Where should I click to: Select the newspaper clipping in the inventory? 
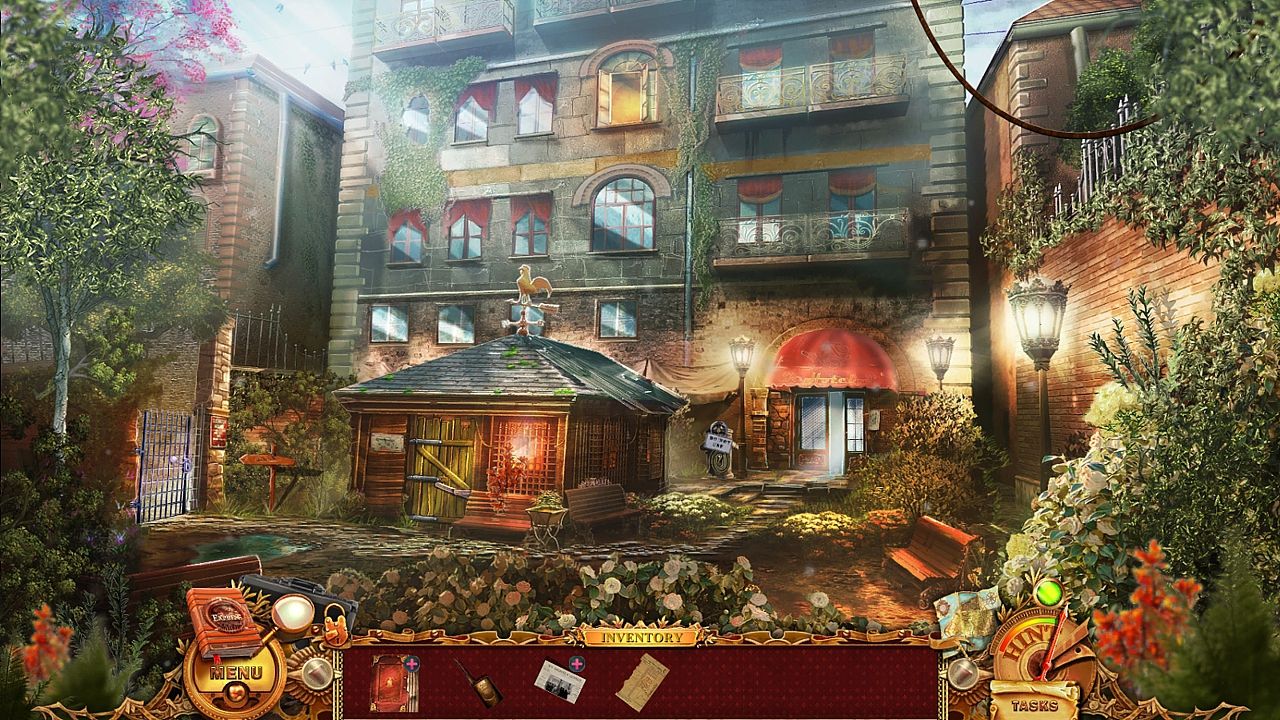coord(560,680)
